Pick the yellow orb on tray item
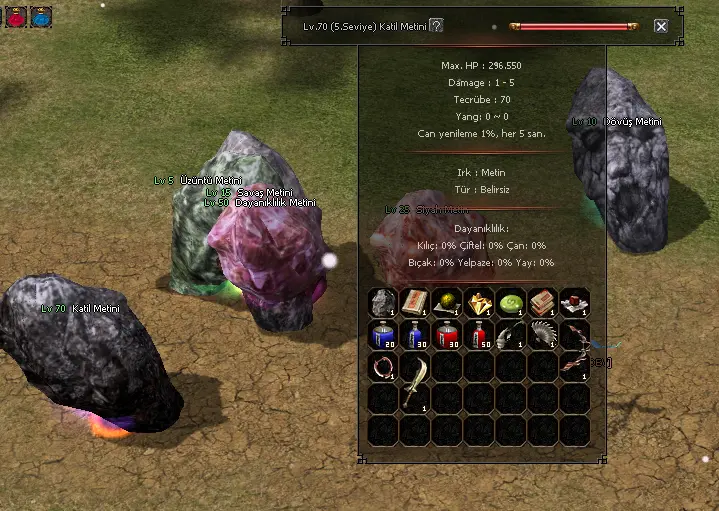The width and height of the screenshot is (719, 511). (x=447, y=302)
